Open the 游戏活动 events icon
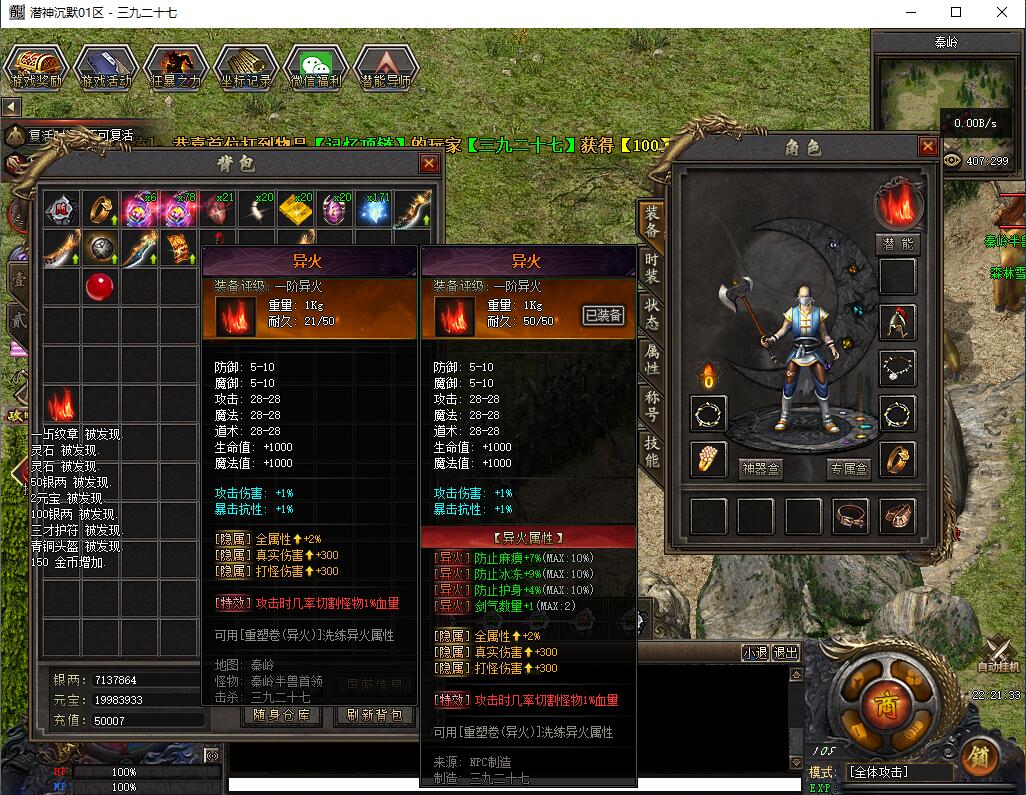The image size is (1026, 795). point(106,67)
